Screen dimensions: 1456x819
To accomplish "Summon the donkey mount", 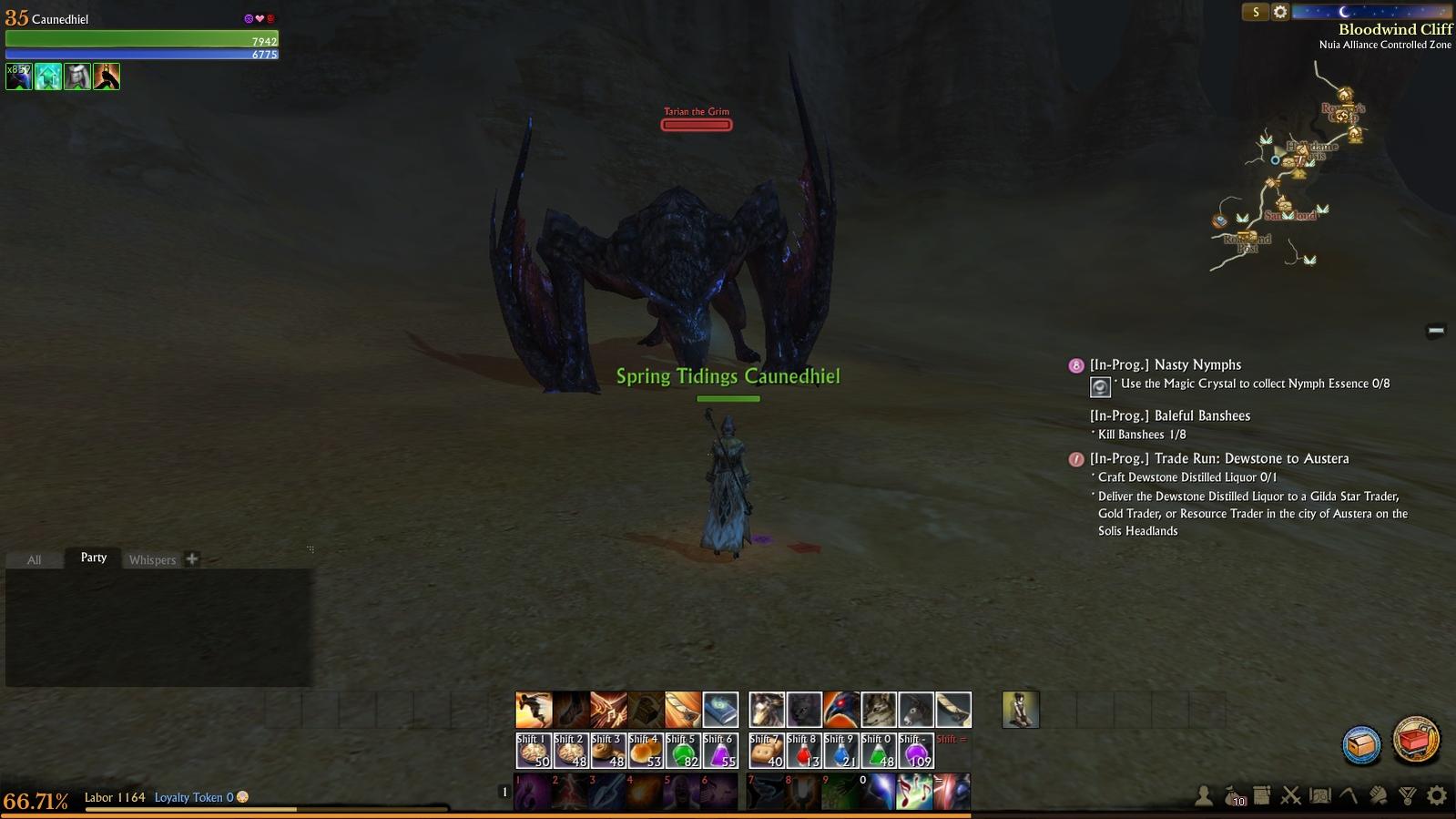I will pyautogui.click(x=916, y=710).
